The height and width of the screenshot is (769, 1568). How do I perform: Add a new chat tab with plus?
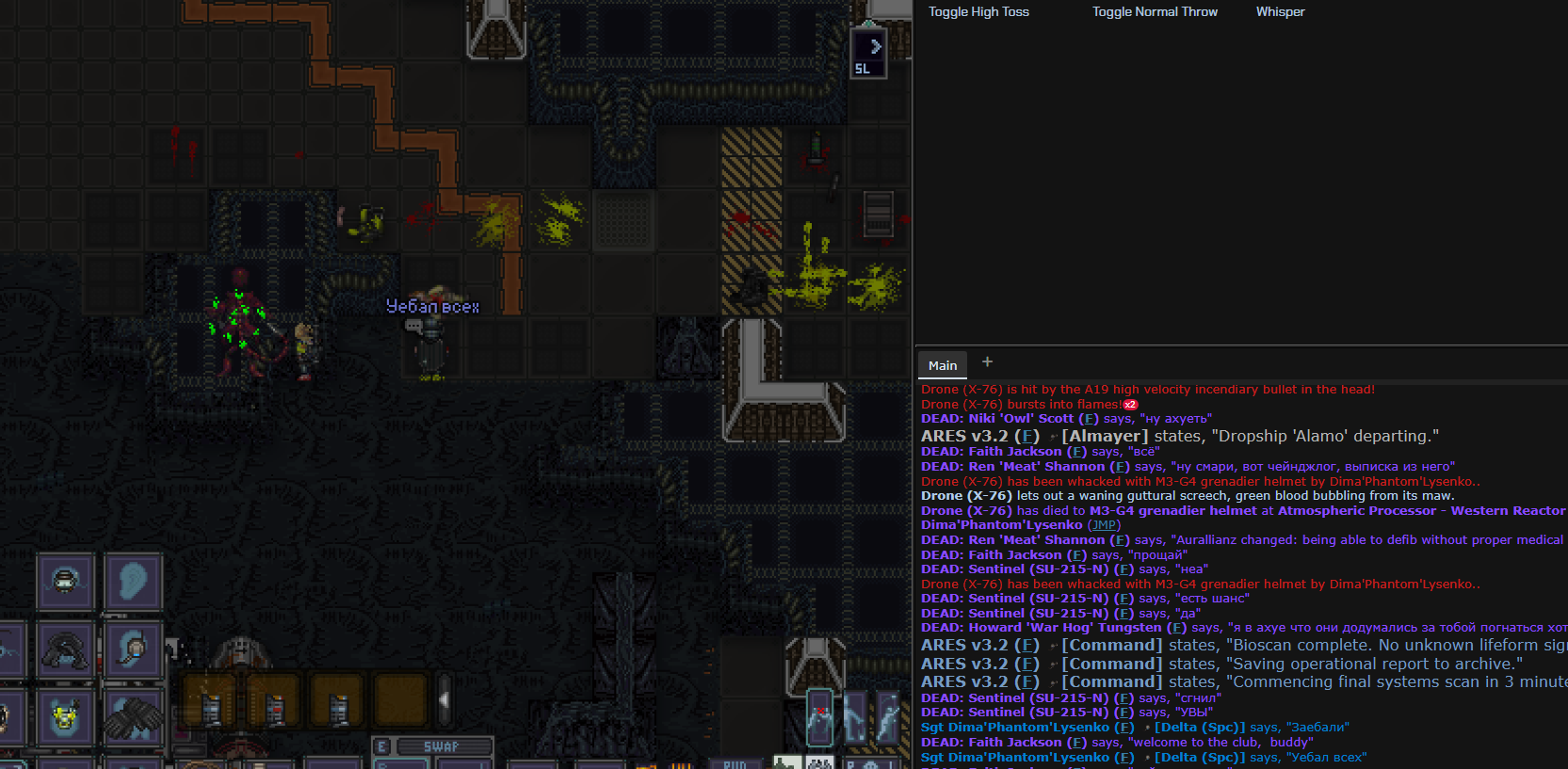click(x=987, y=361)
